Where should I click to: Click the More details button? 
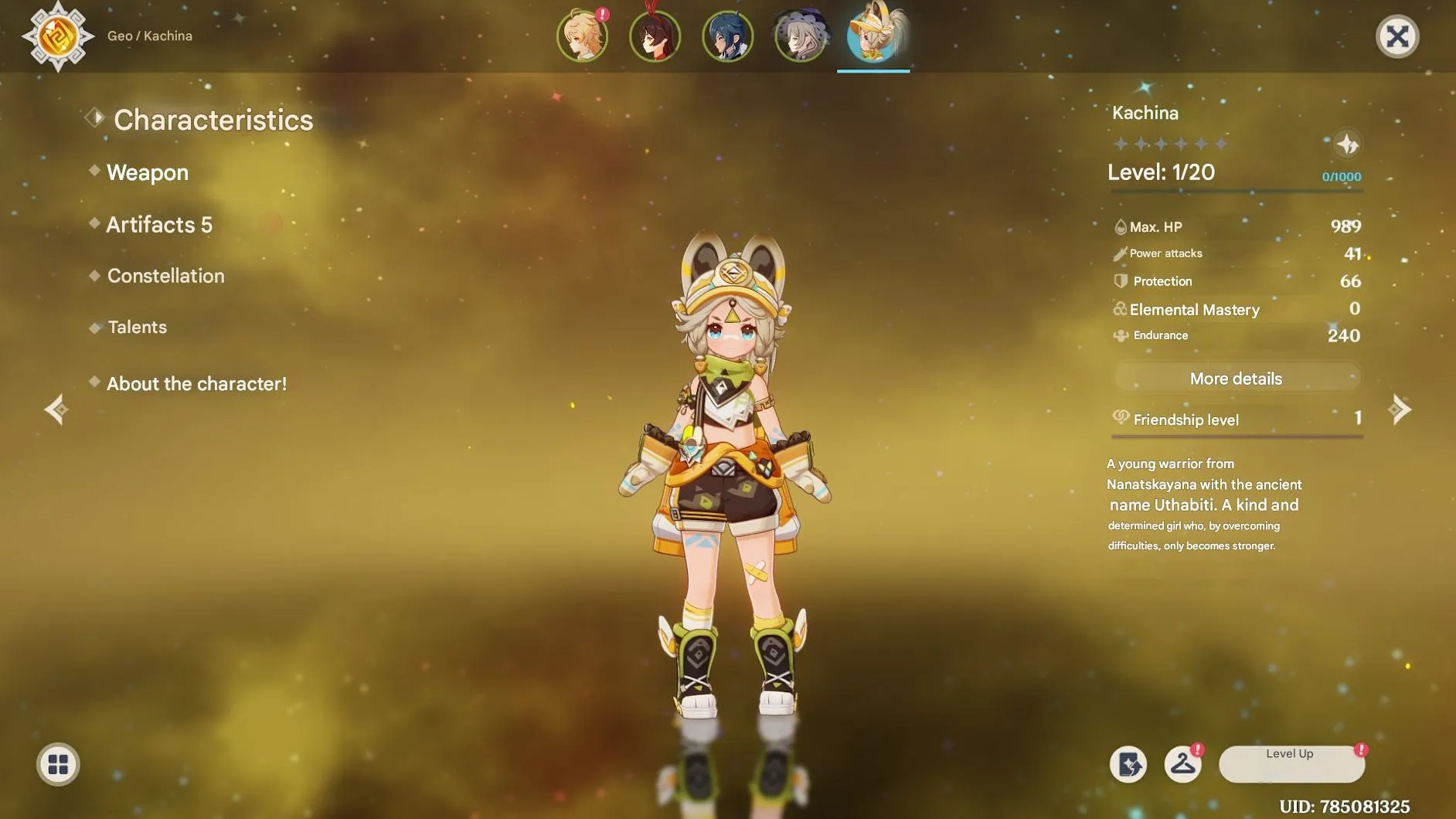[1235, 378]
